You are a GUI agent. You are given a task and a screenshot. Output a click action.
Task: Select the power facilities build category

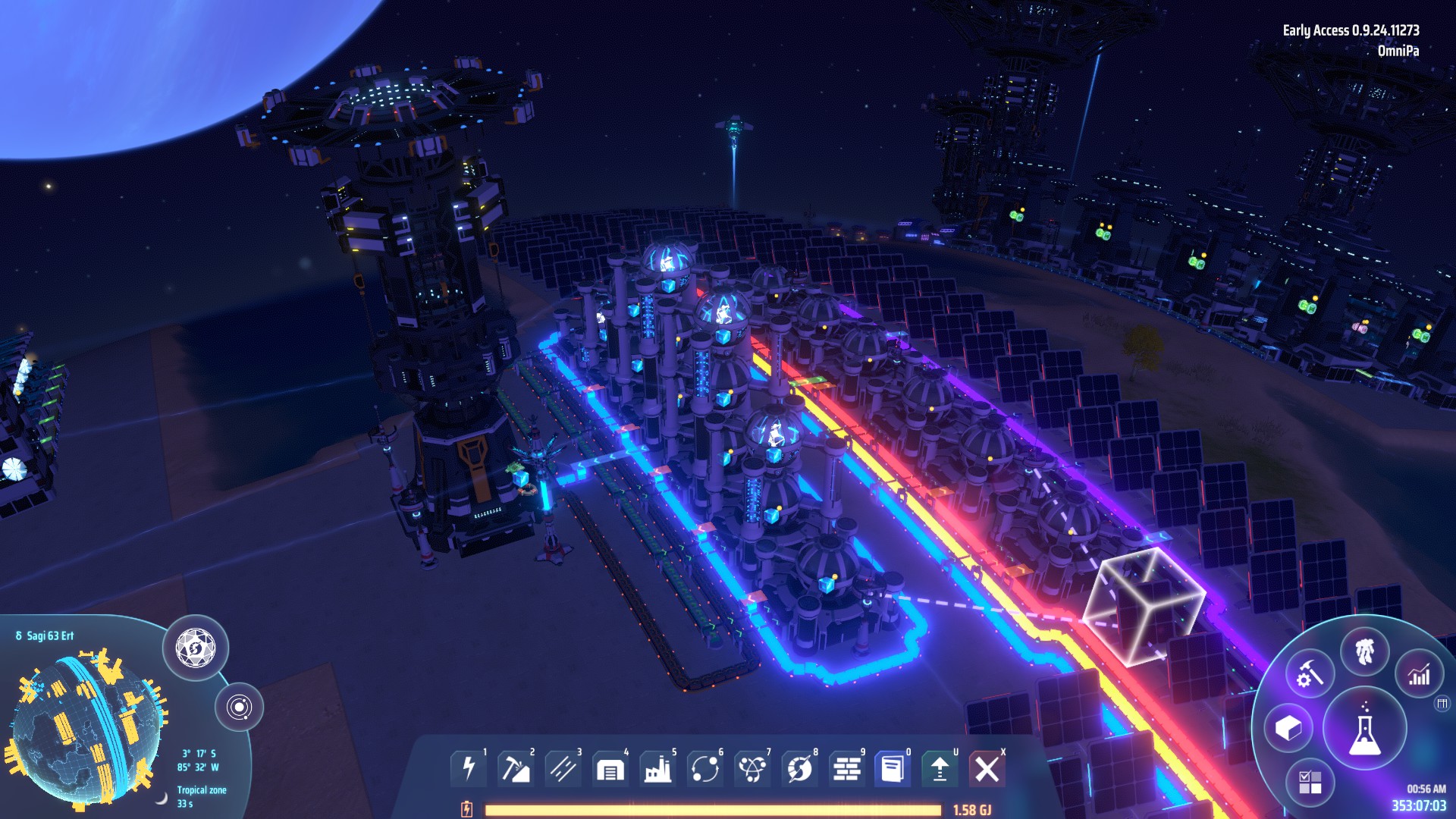468,768
